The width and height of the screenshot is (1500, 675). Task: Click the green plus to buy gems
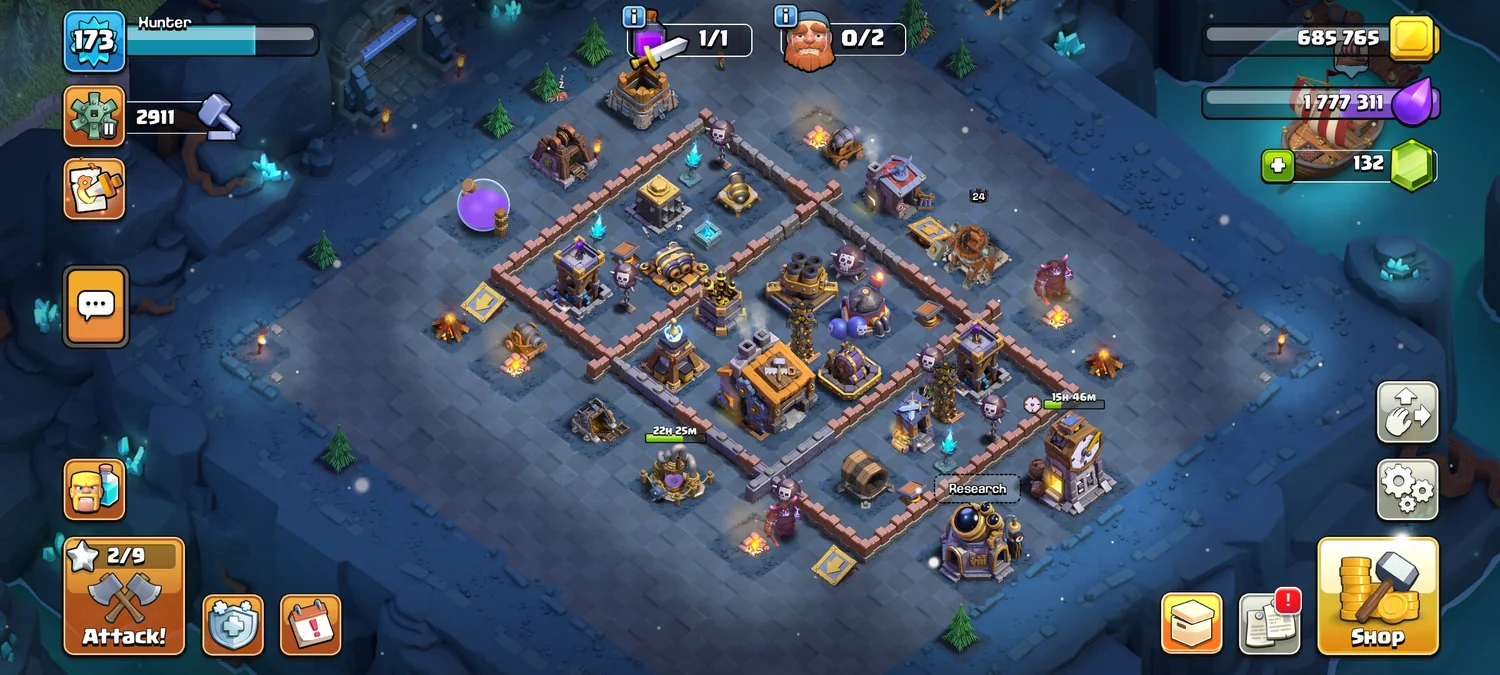pos(1277,165)
